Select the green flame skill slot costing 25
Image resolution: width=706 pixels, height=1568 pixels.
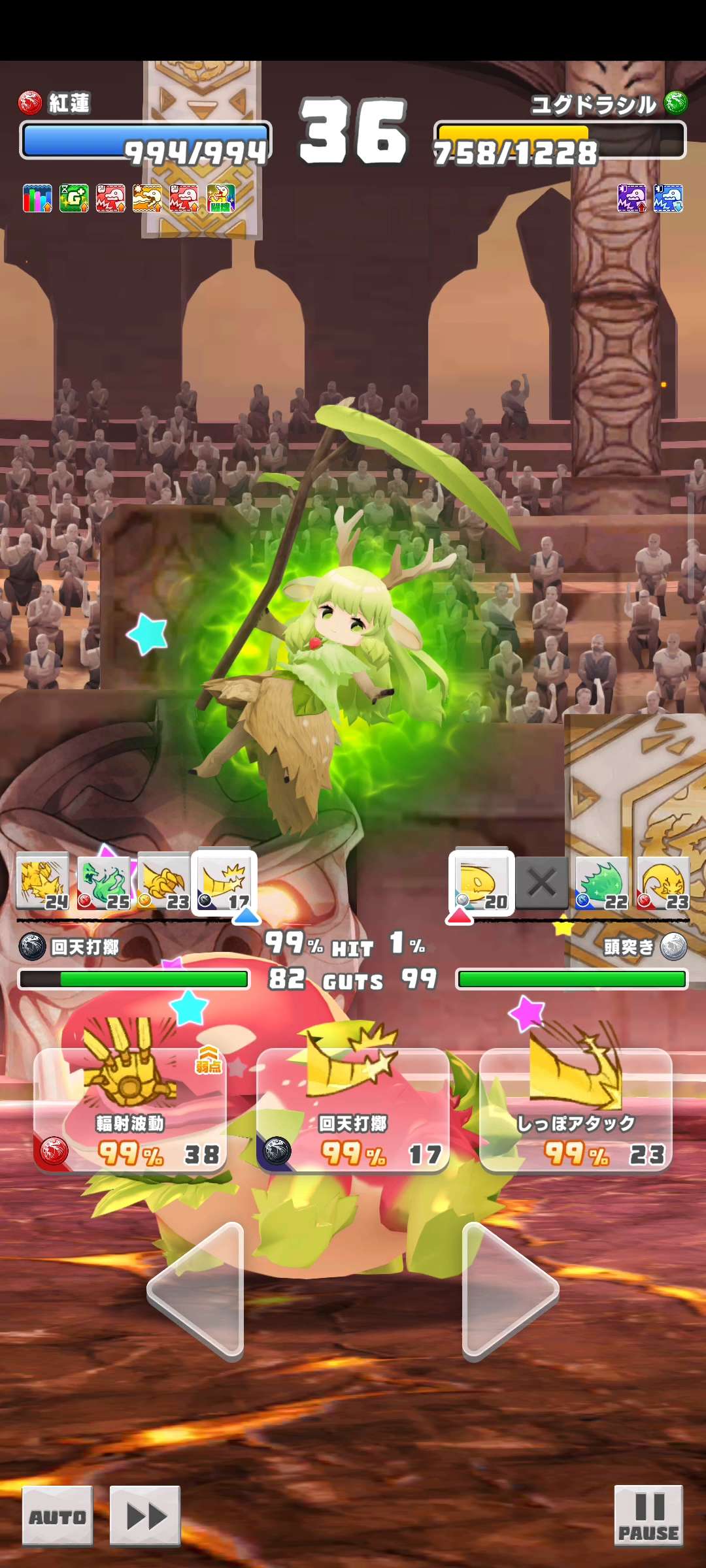[x=103, y=883]
